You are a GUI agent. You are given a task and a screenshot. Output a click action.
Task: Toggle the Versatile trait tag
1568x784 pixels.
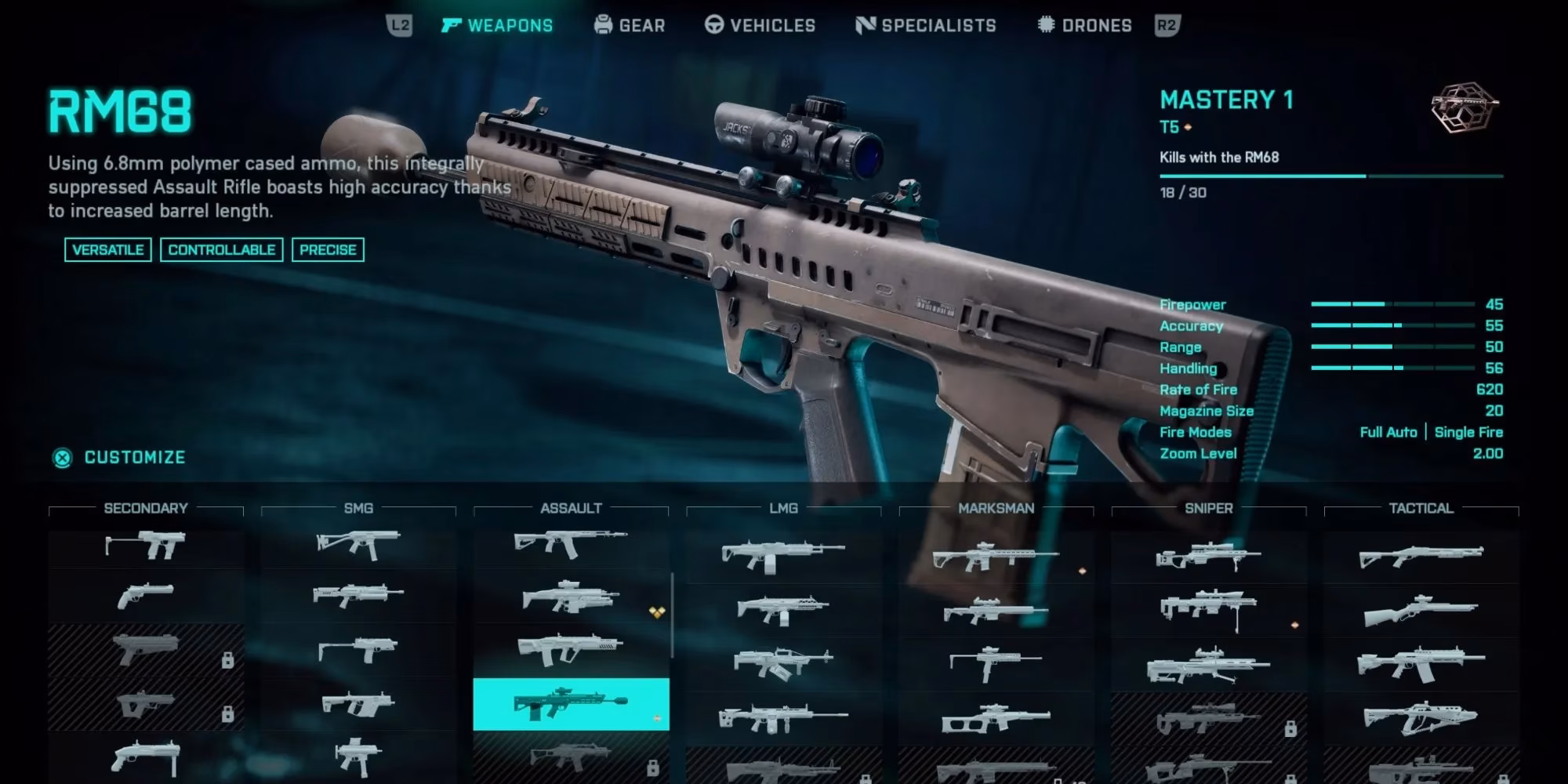109,249
